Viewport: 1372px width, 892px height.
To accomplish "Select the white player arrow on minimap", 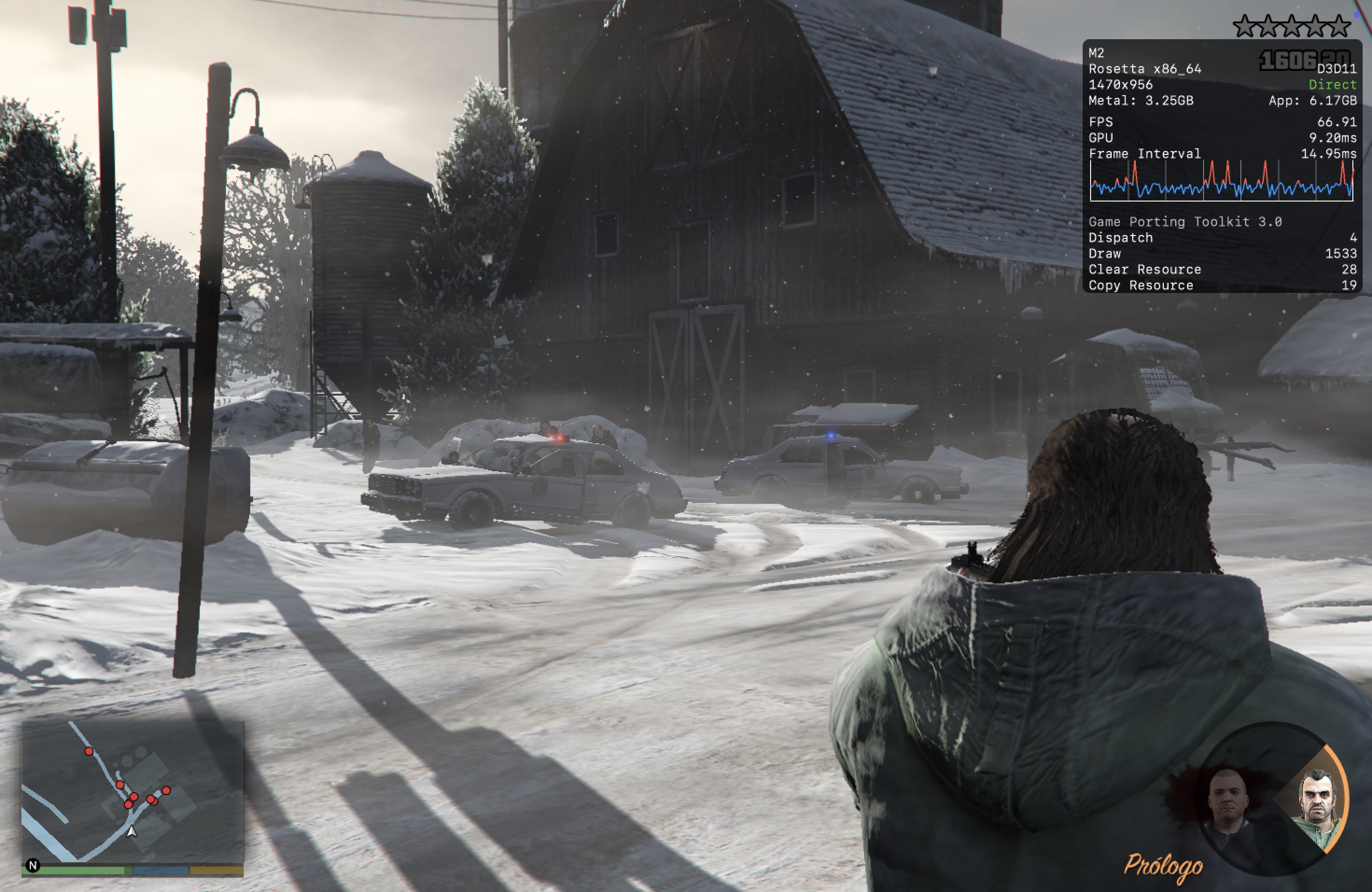I will tap(132, 831).
